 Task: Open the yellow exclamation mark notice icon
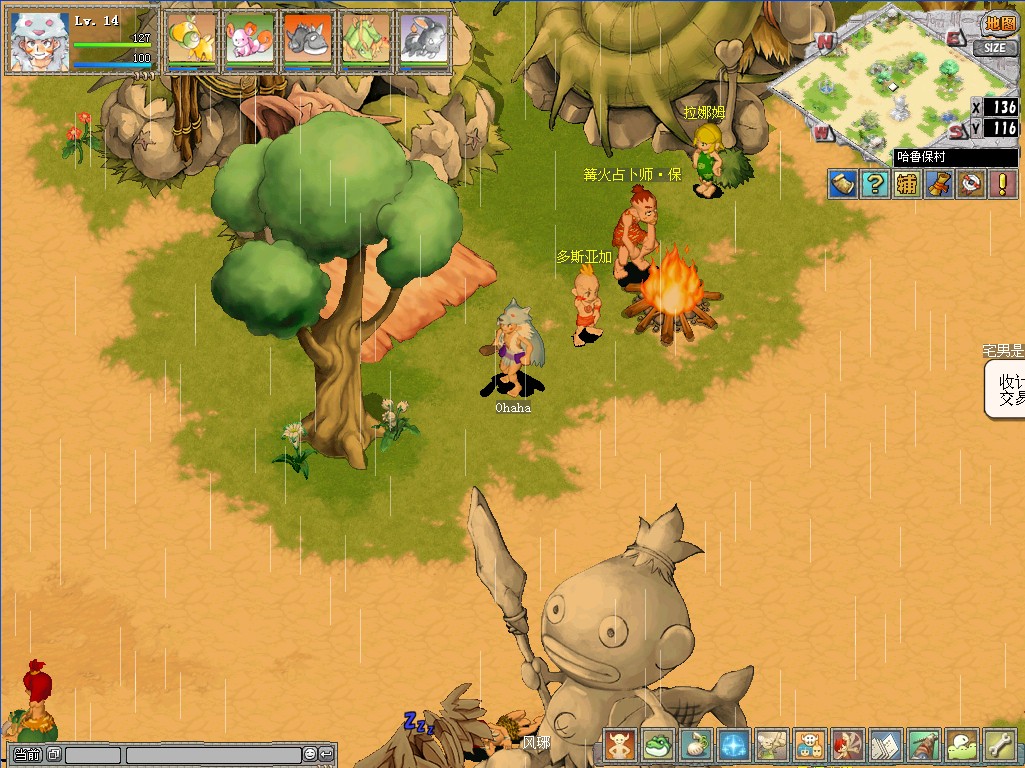[x=1002, y=184]
